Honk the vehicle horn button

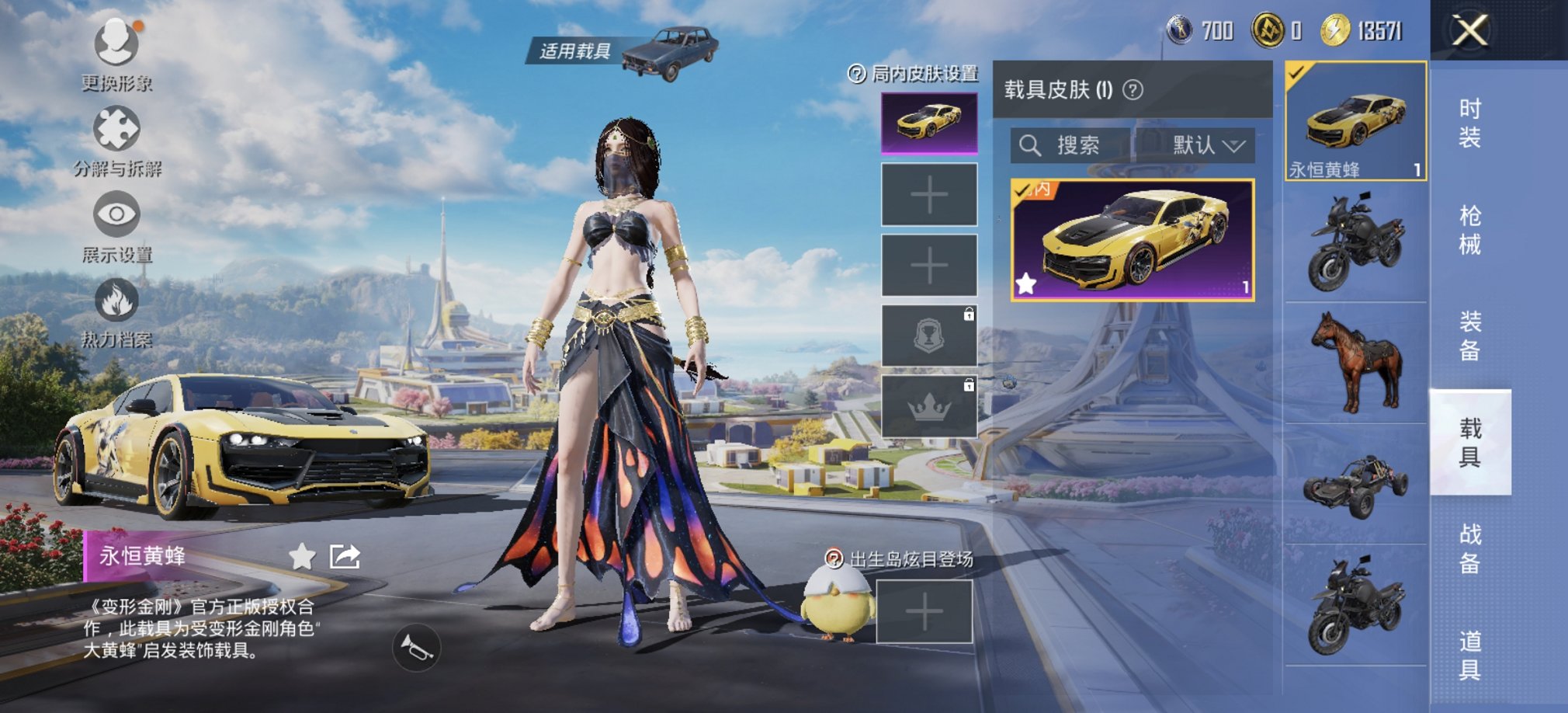coord(417,648)
